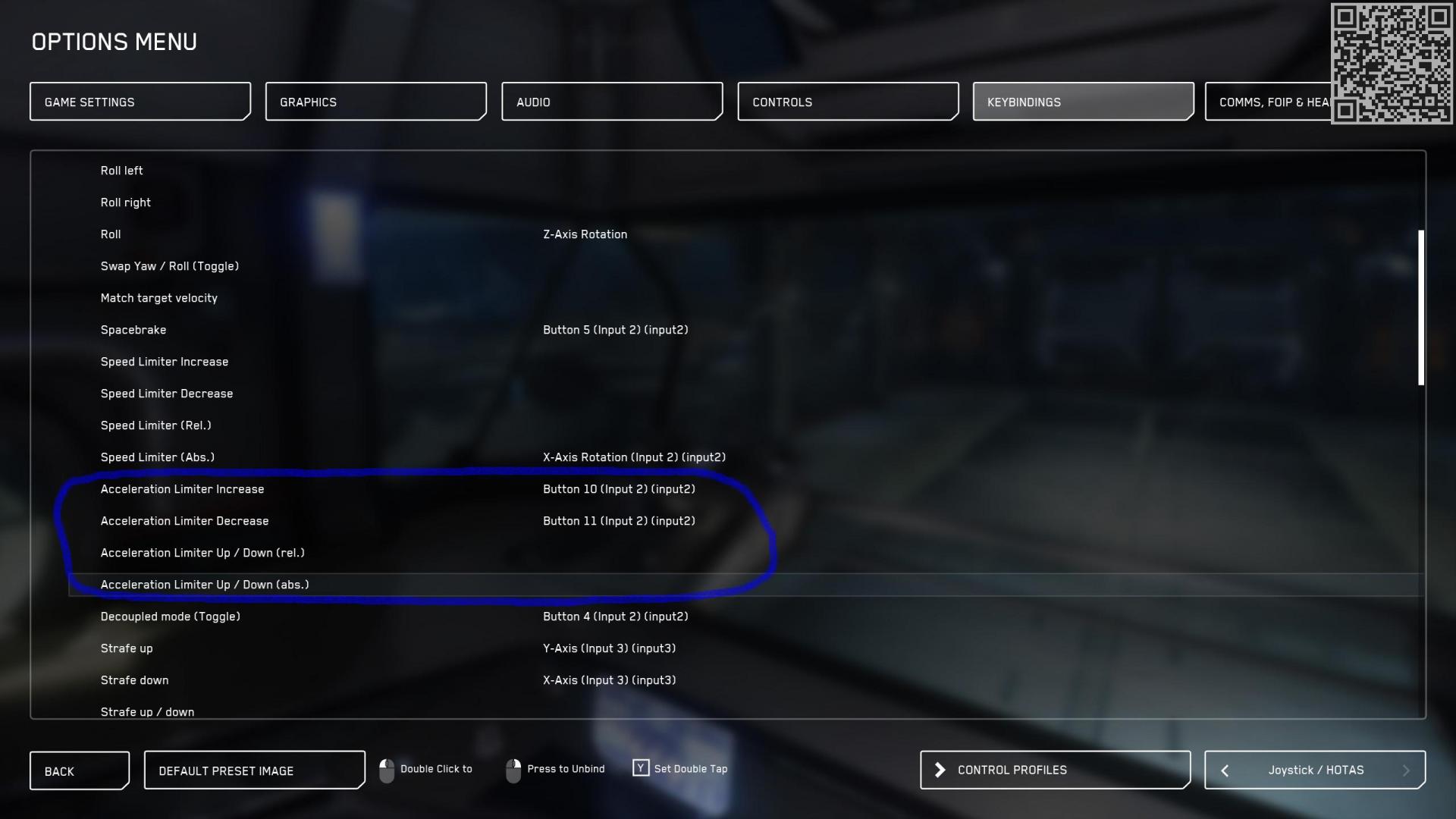The height and width of the screenshot is (819, 1456).
Task: Select the Y key icon for Set Double Tap
Action: 641,768
